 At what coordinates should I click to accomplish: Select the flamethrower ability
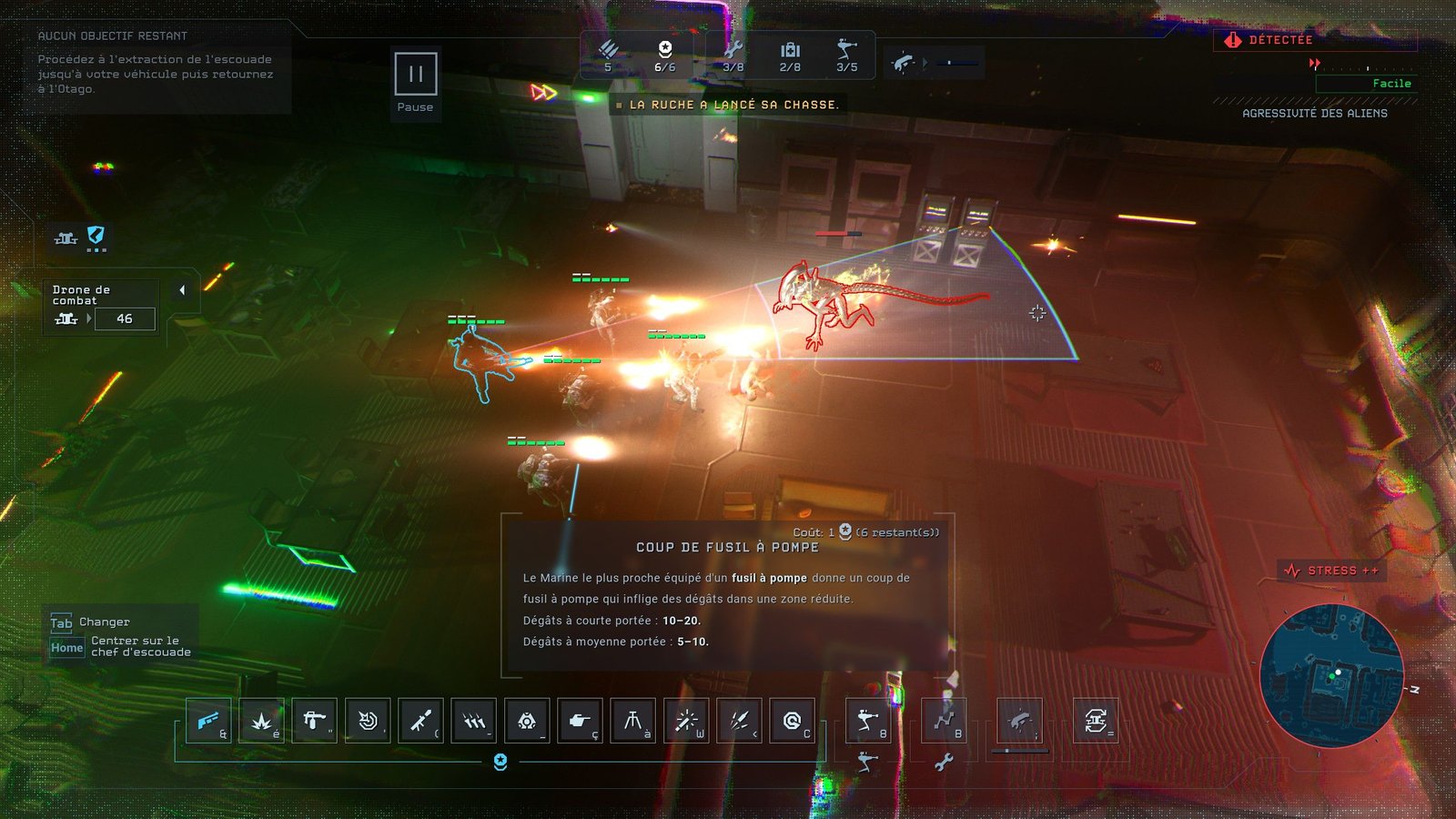315,721
